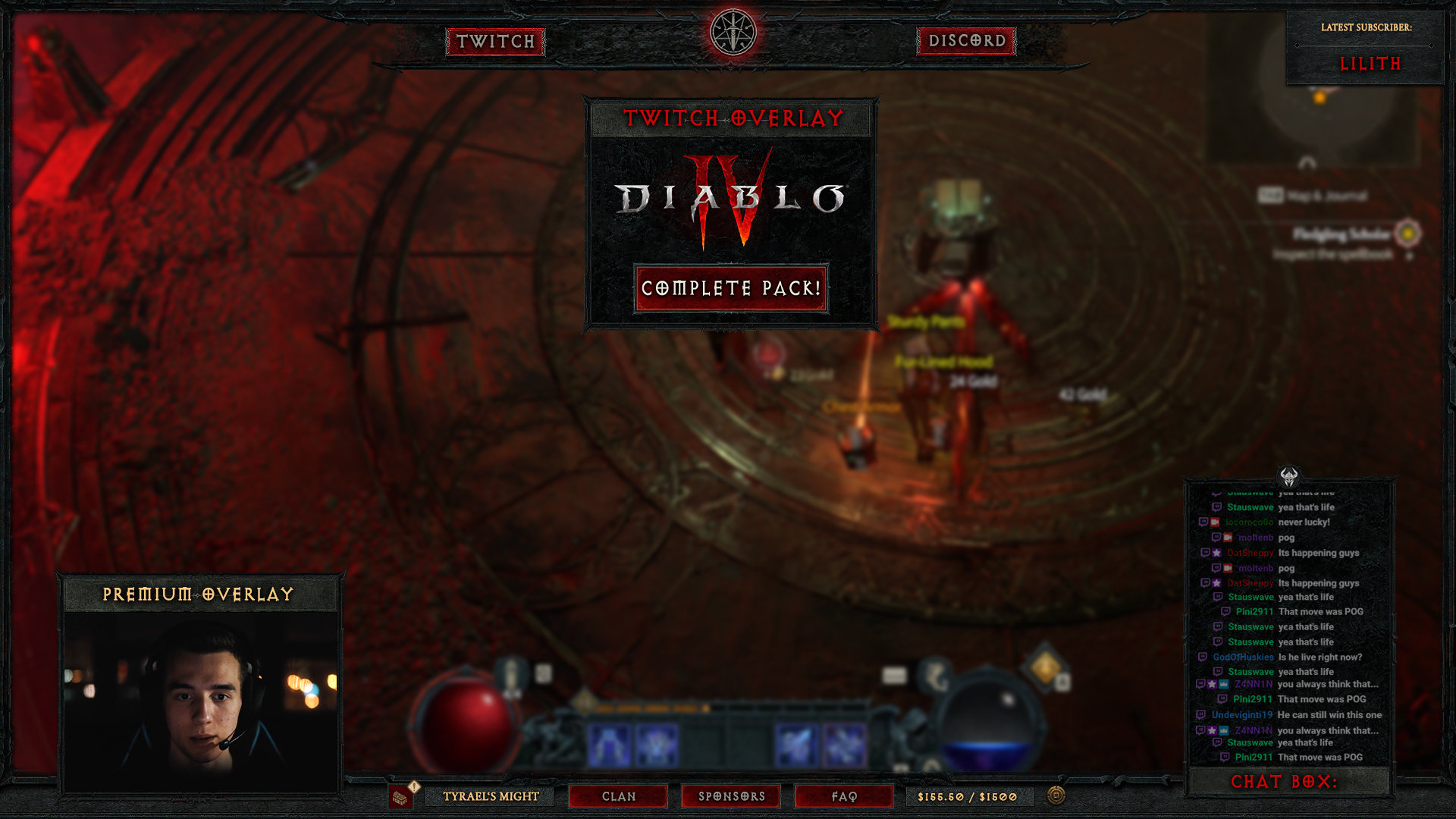The image size is (1456, 819).
Task: Click the treasure chest icon beside Tyrael's Might
Action: click(x=400, y=797)
